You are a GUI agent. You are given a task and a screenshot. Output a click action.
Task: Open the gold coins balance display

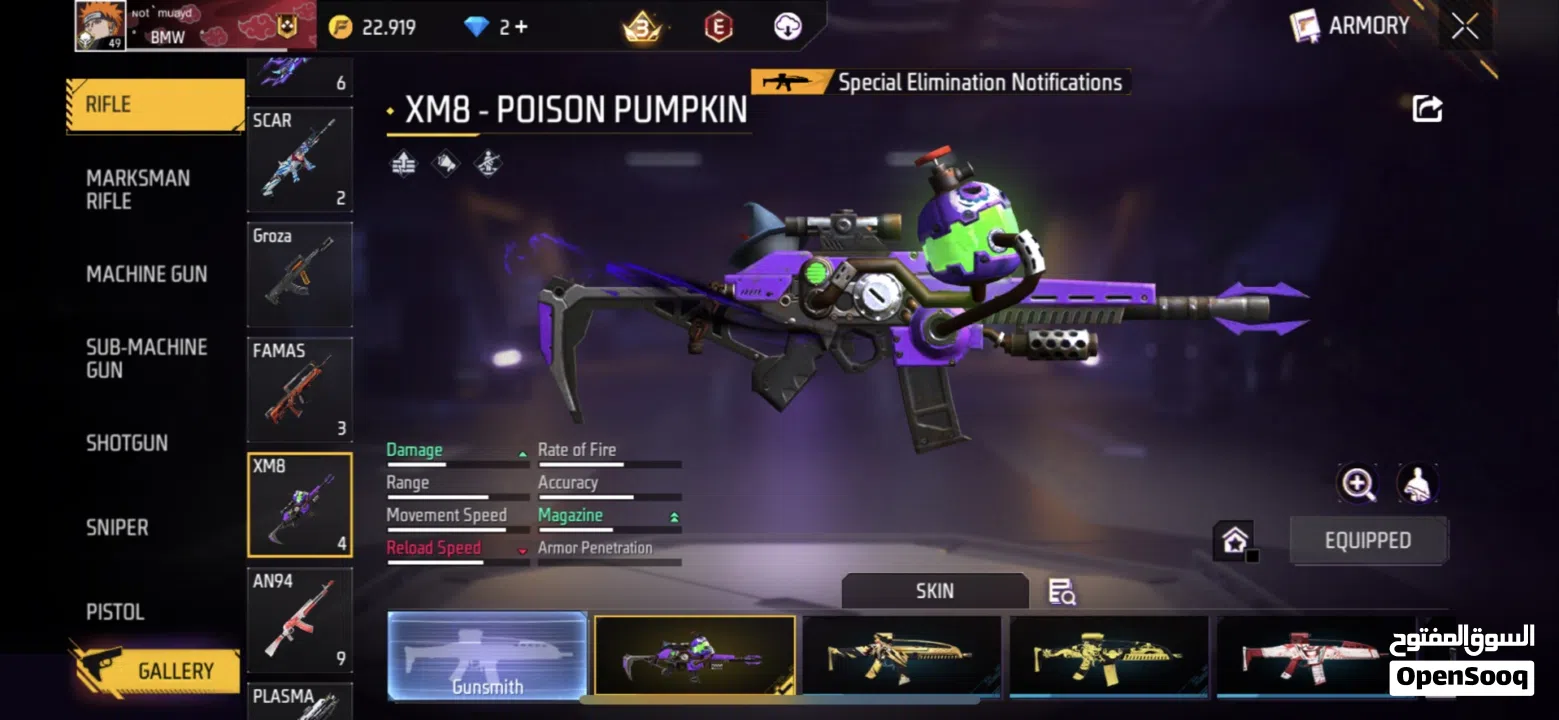coord(373,26)
